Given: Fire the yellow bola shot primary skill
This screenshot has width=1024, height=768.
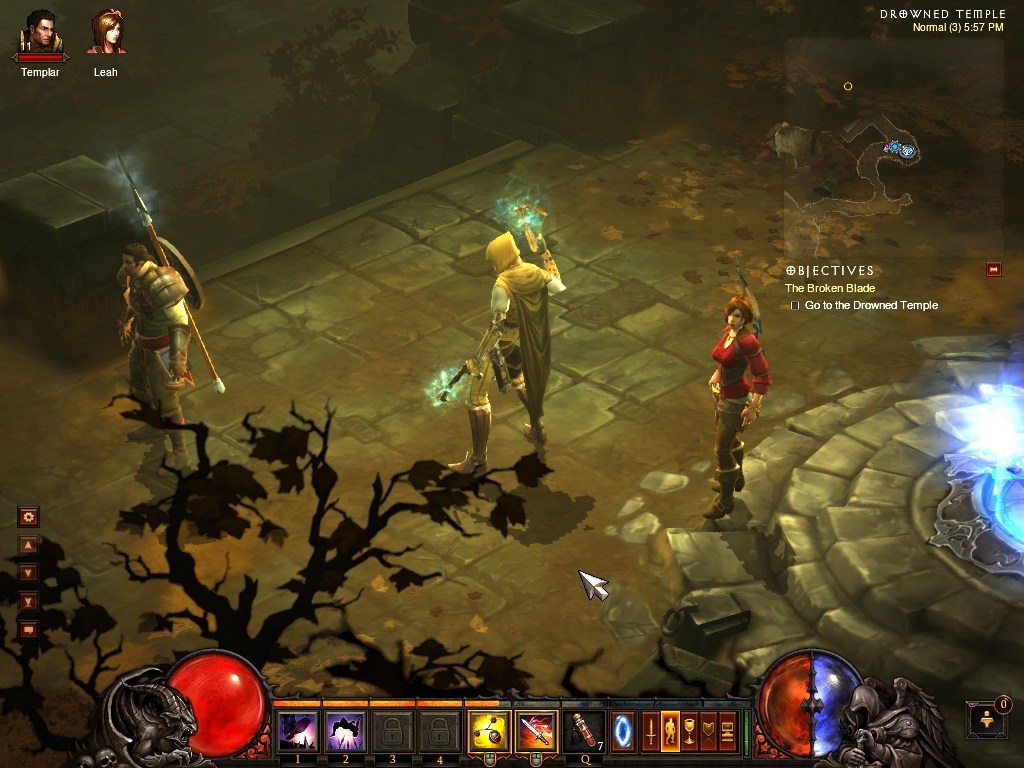Looking at the screenshot, I should coord(490,732).
